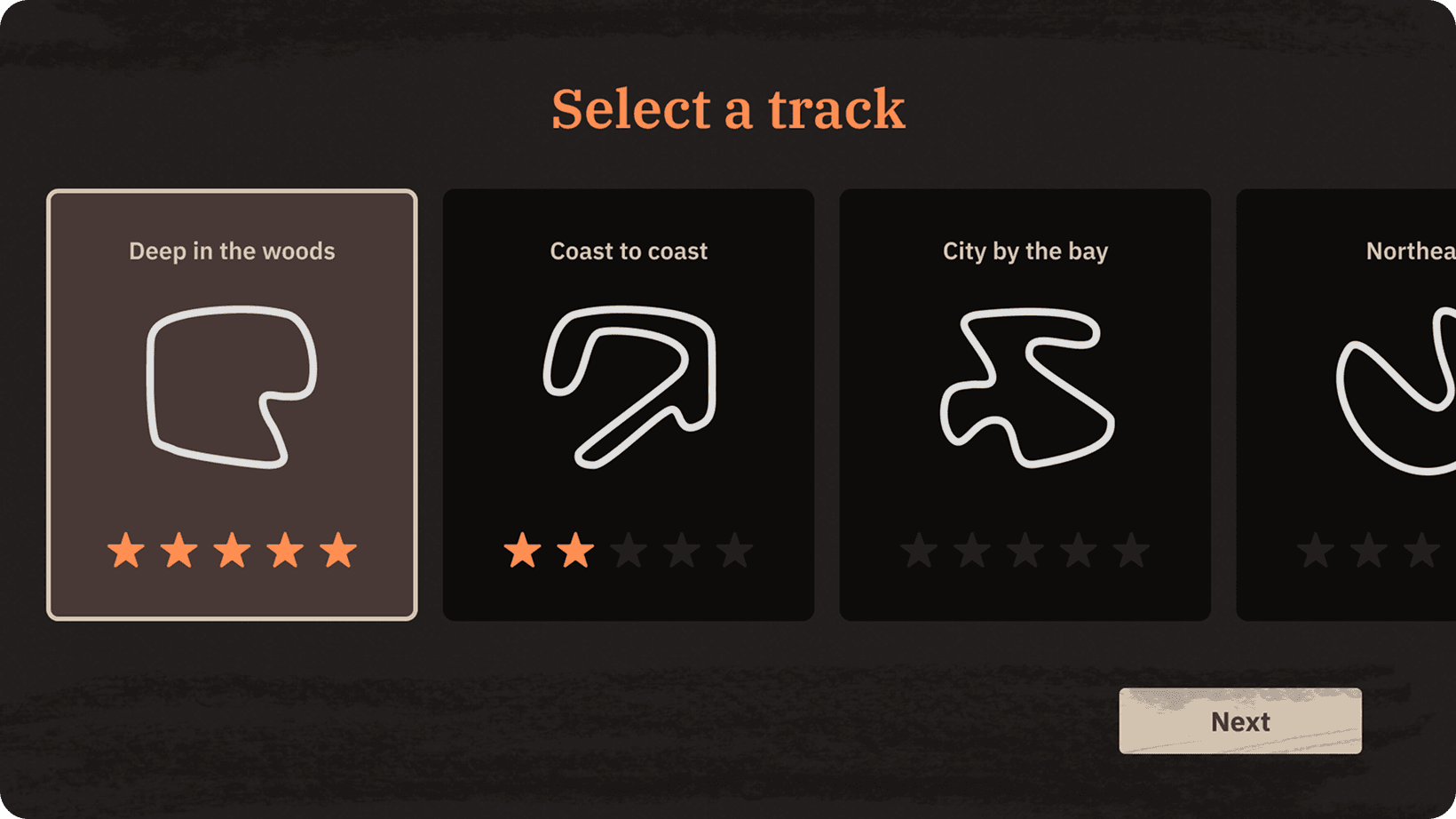Click the second orange star under Coast to coast
The height and width of the screenshot is (819, 1456).
pos(575,551)
